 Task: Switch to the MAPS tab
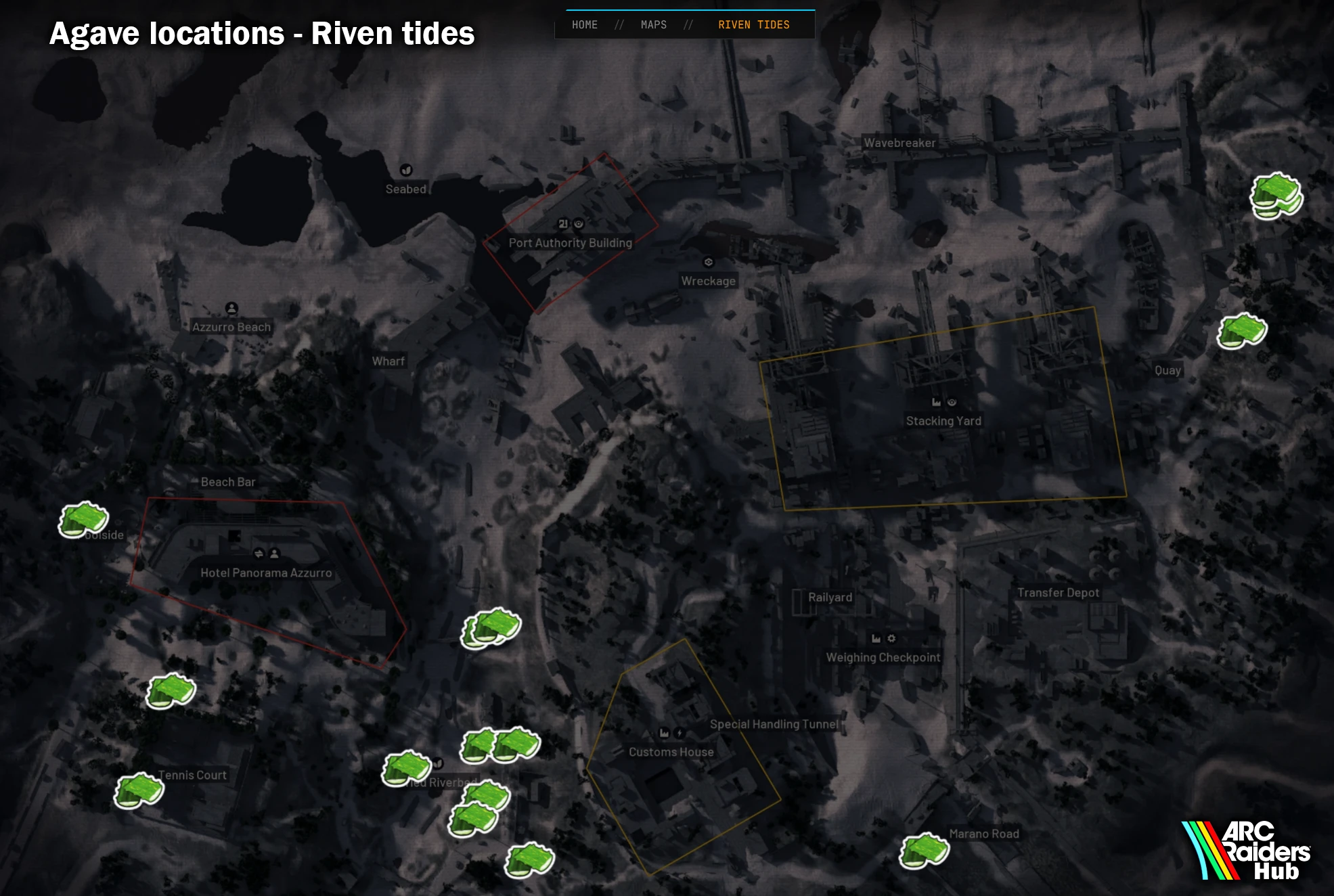pos(652,24)
